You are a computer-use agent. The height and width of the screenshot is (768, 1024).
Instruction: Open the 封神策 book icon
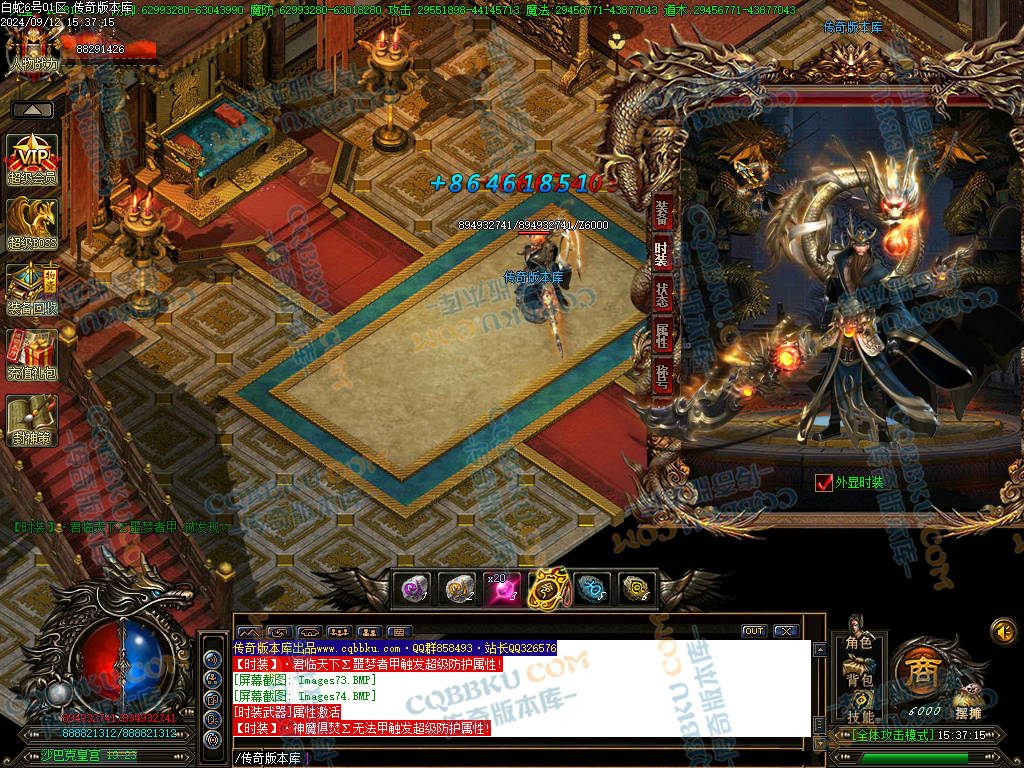point(32,419)
